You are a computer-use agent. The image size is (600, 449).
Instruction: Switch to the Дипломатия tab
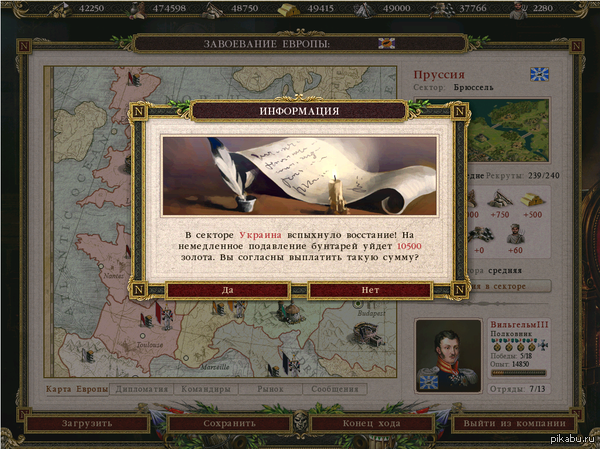[x=142, y=389]
